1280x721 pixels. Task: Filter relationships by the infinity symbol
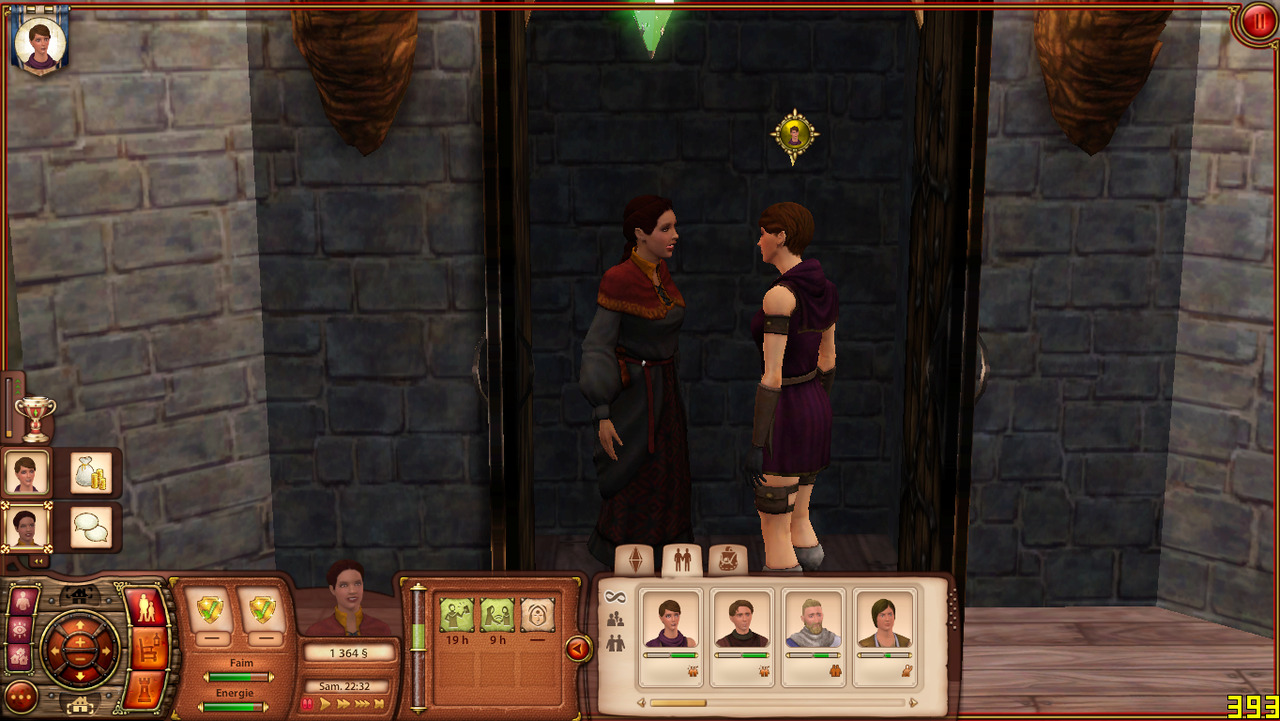[x=615, y=597]
